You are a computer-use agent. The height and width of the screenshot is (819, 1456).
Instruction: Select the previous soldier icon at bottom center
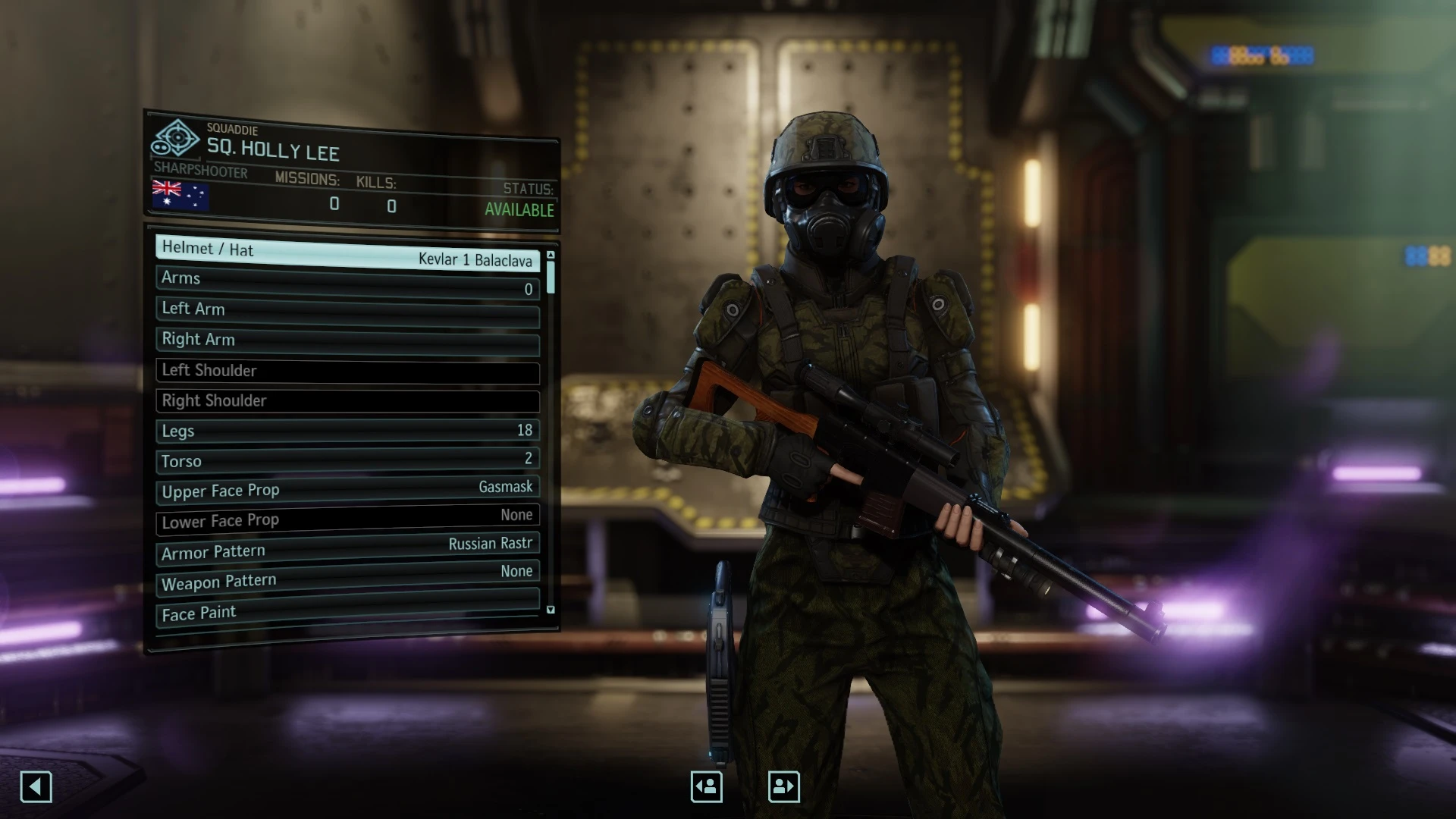pyautogui.click(x=706, y=786)
